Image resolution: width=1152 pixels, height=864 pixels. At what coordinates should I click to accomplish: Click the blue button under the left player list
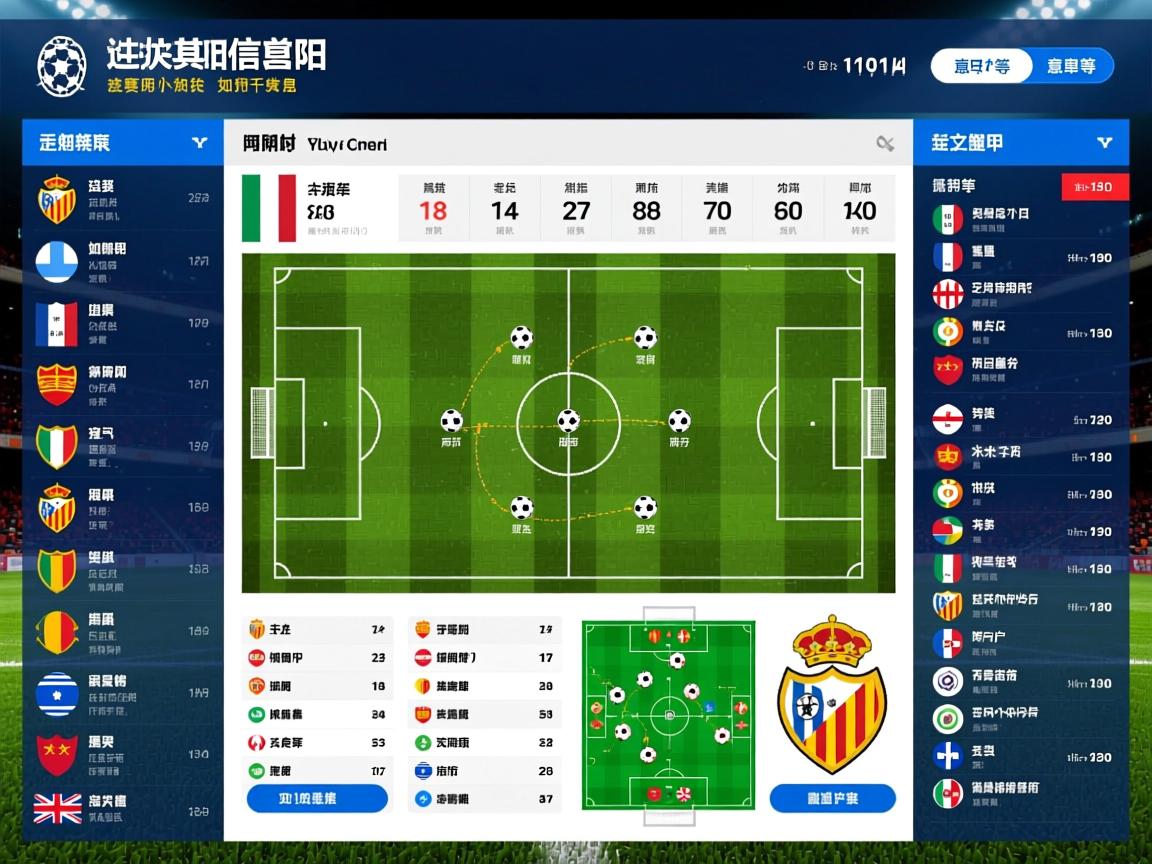317,798
